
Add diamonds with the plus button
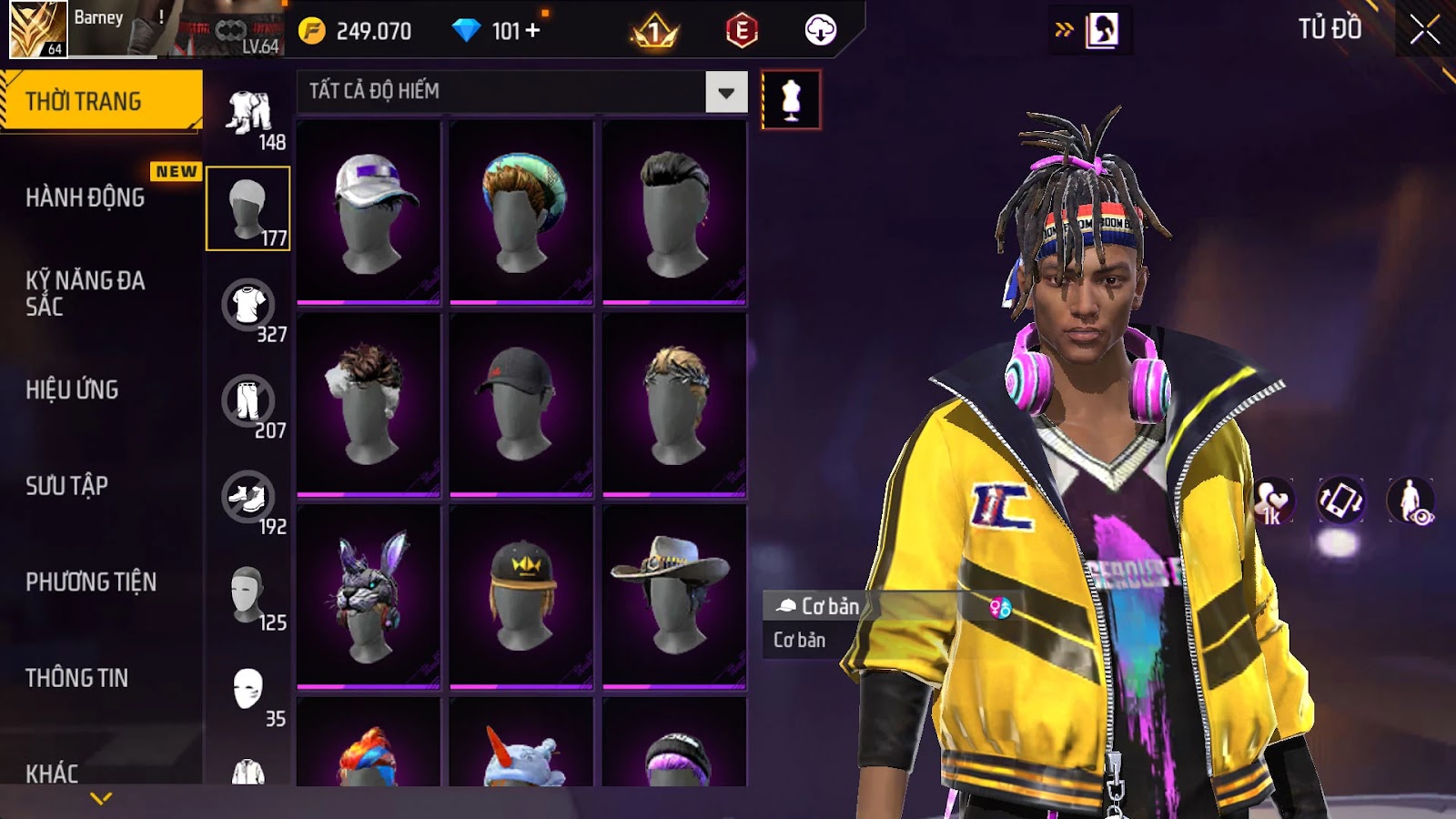pos(533,31)
